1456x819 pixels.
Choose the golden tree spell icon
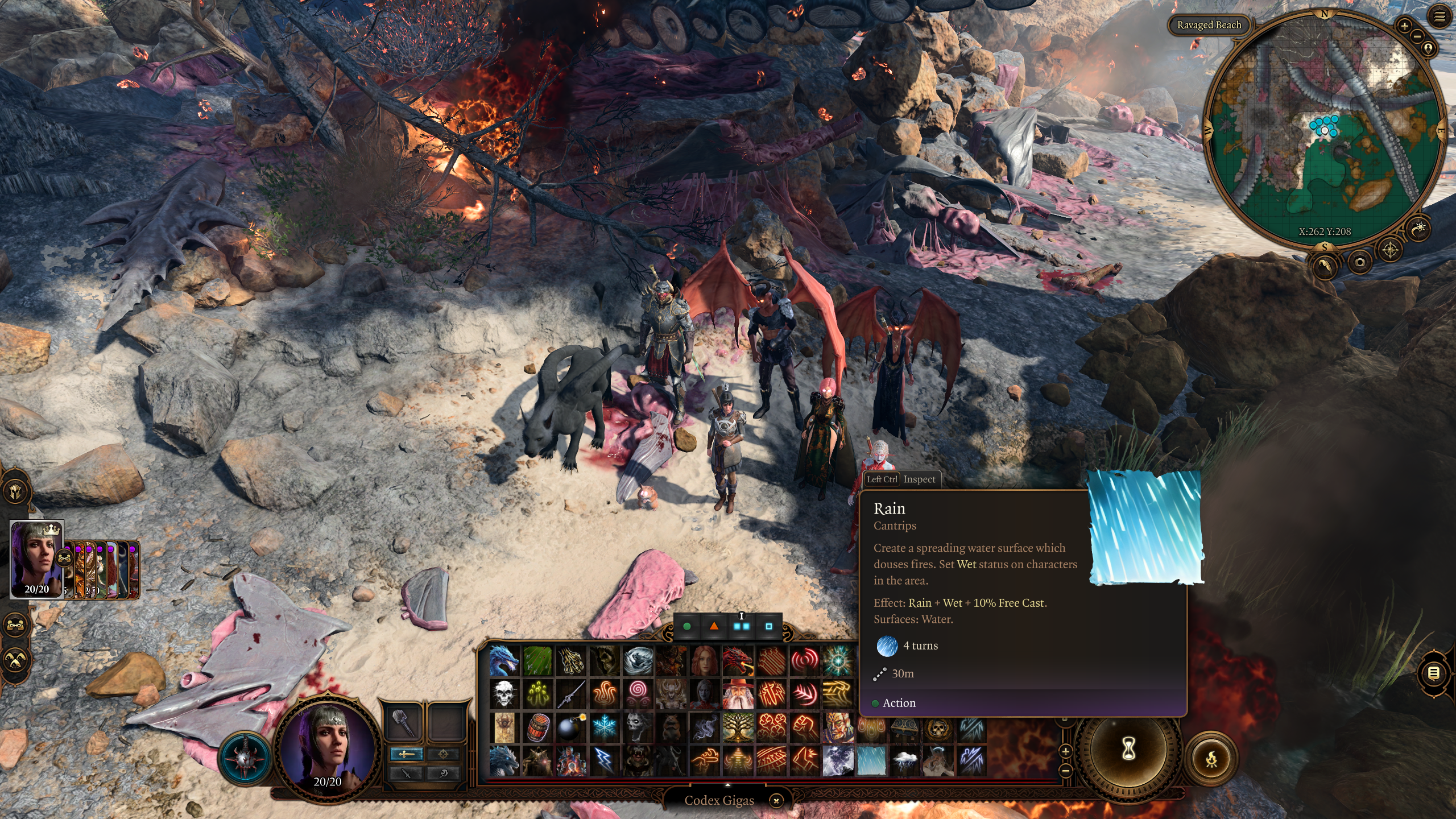(x=737, y=727)
